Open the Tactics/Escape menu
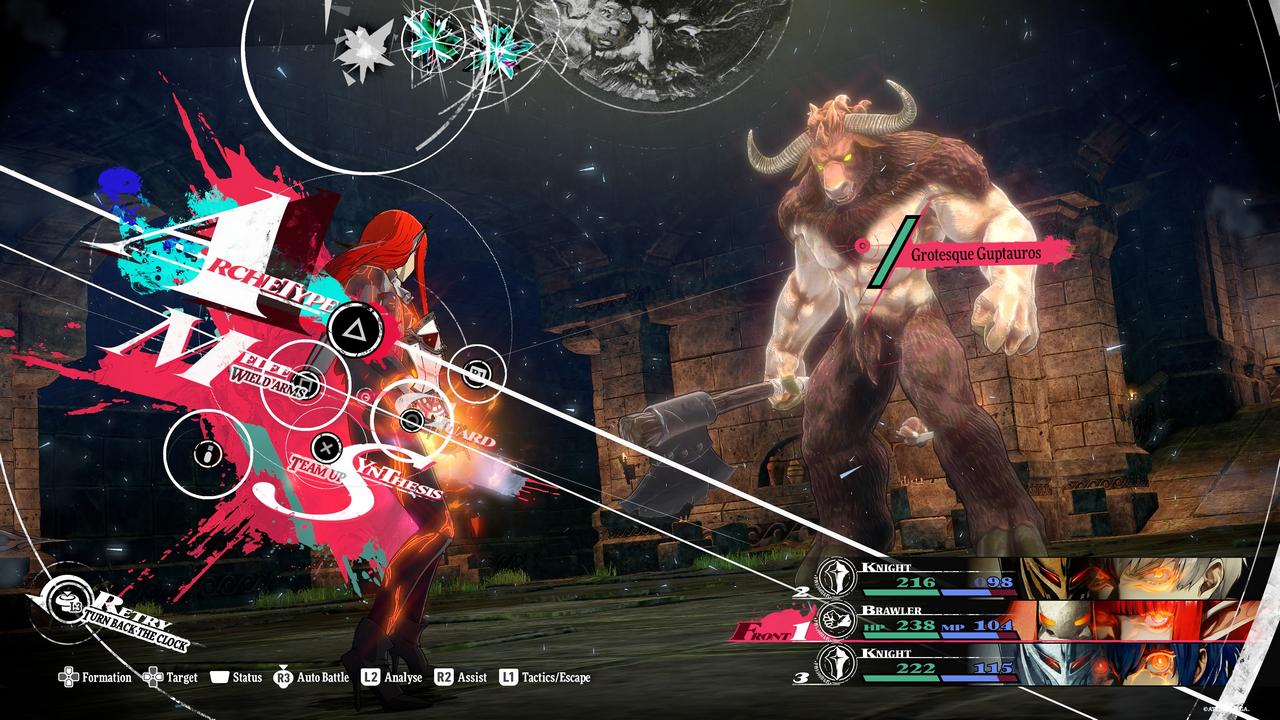1280x720 pixels. 544,677
